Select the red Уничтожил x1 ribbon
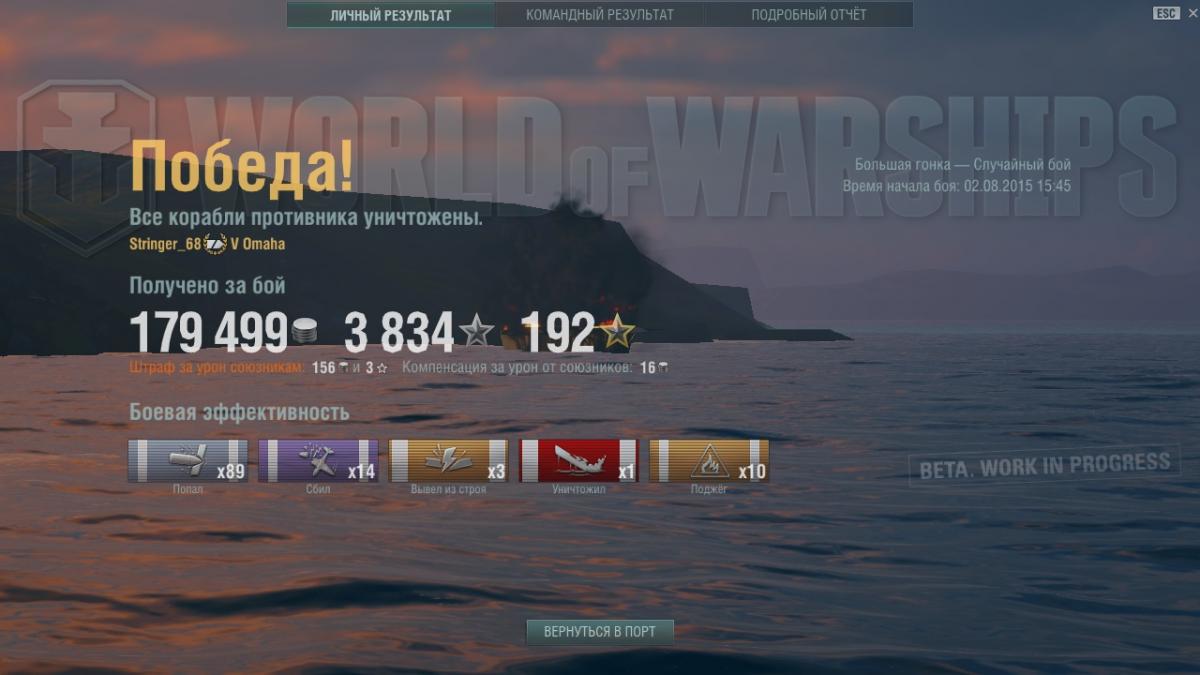 point(579,461)
